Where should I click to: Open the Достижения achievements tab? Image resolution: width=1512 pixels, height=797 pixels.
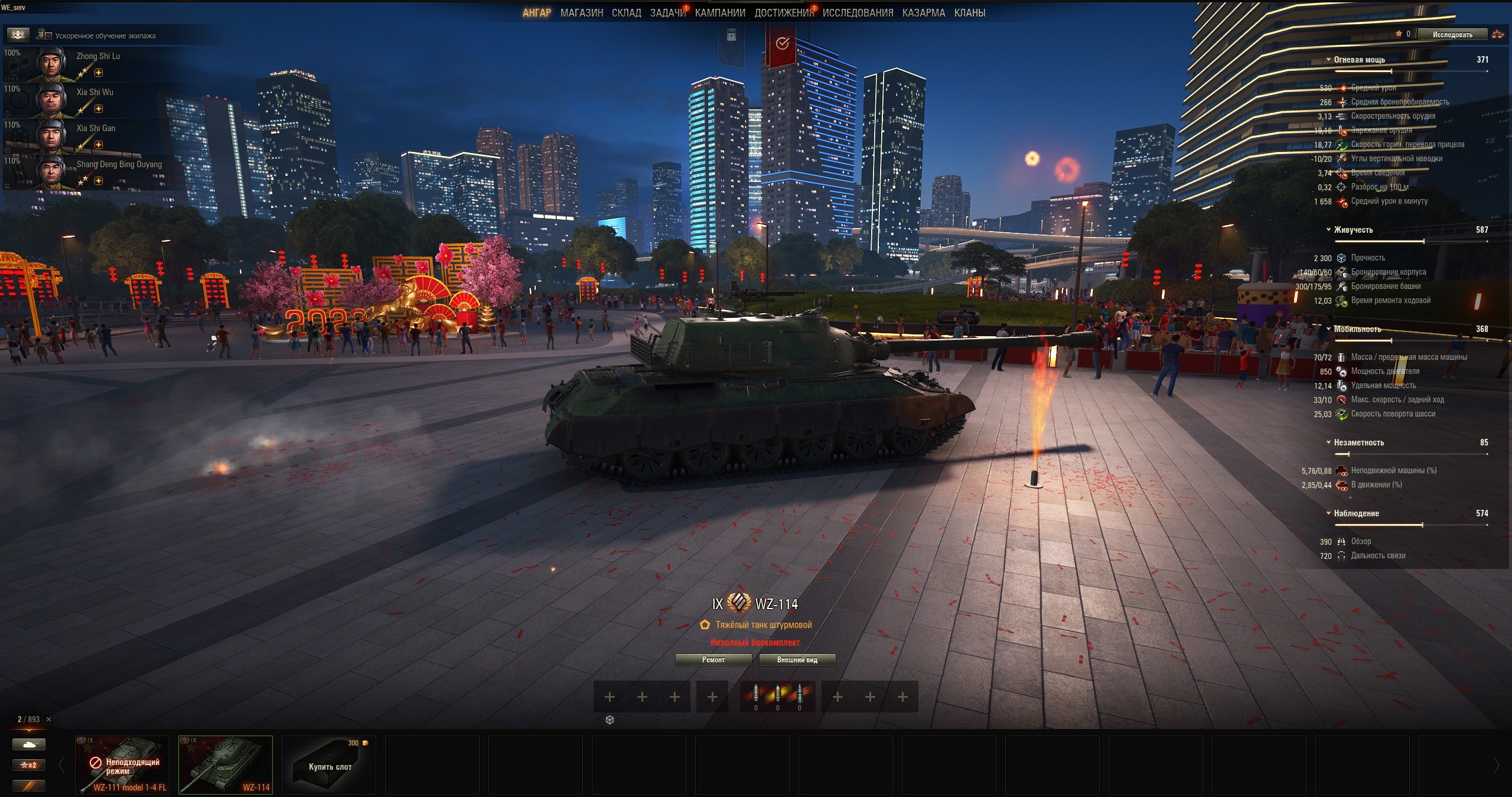click(x=783, y=13)
